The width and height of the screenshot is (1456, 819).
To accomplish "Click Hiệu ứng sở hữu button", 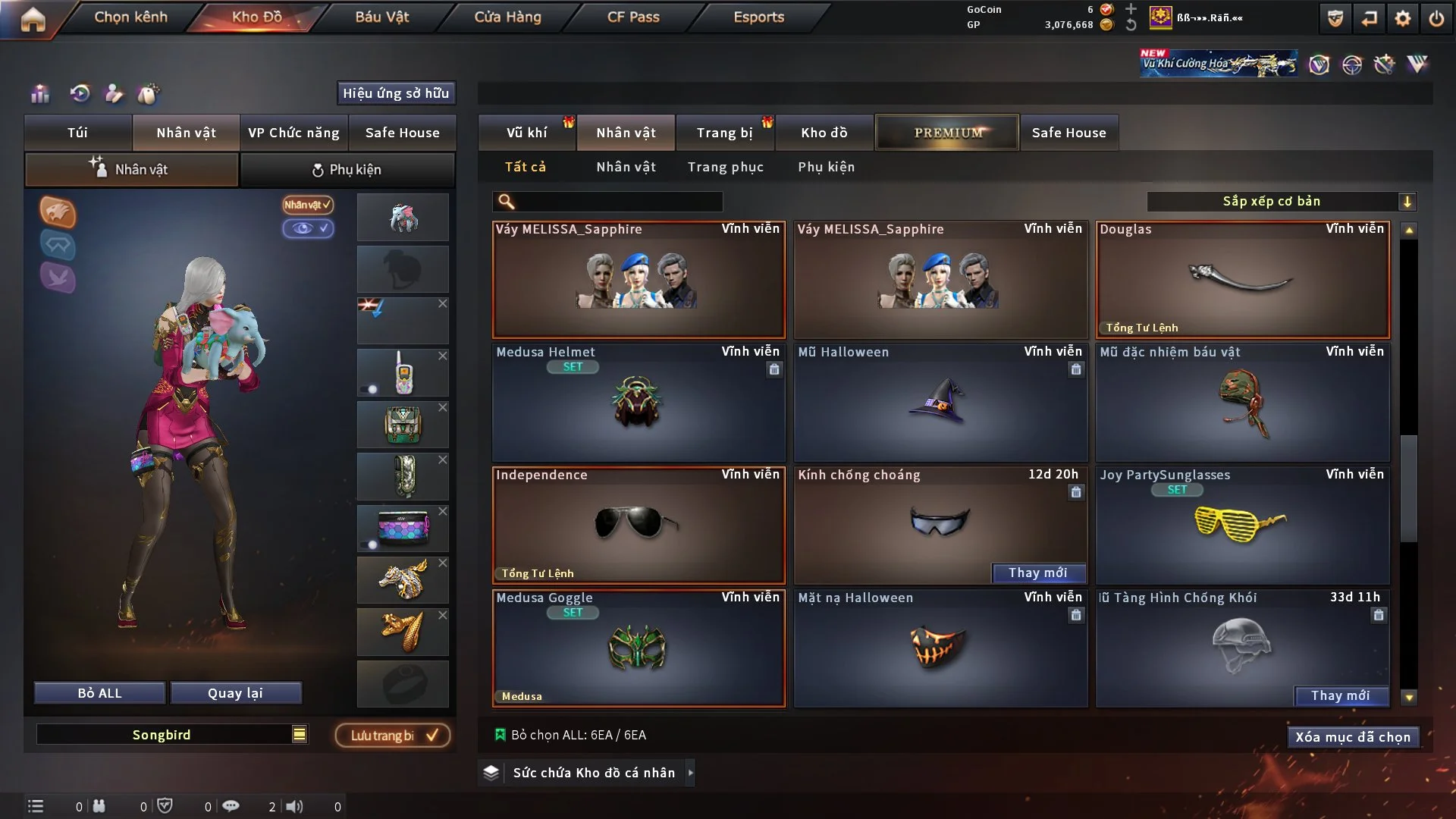I will (x=396, y=93).
